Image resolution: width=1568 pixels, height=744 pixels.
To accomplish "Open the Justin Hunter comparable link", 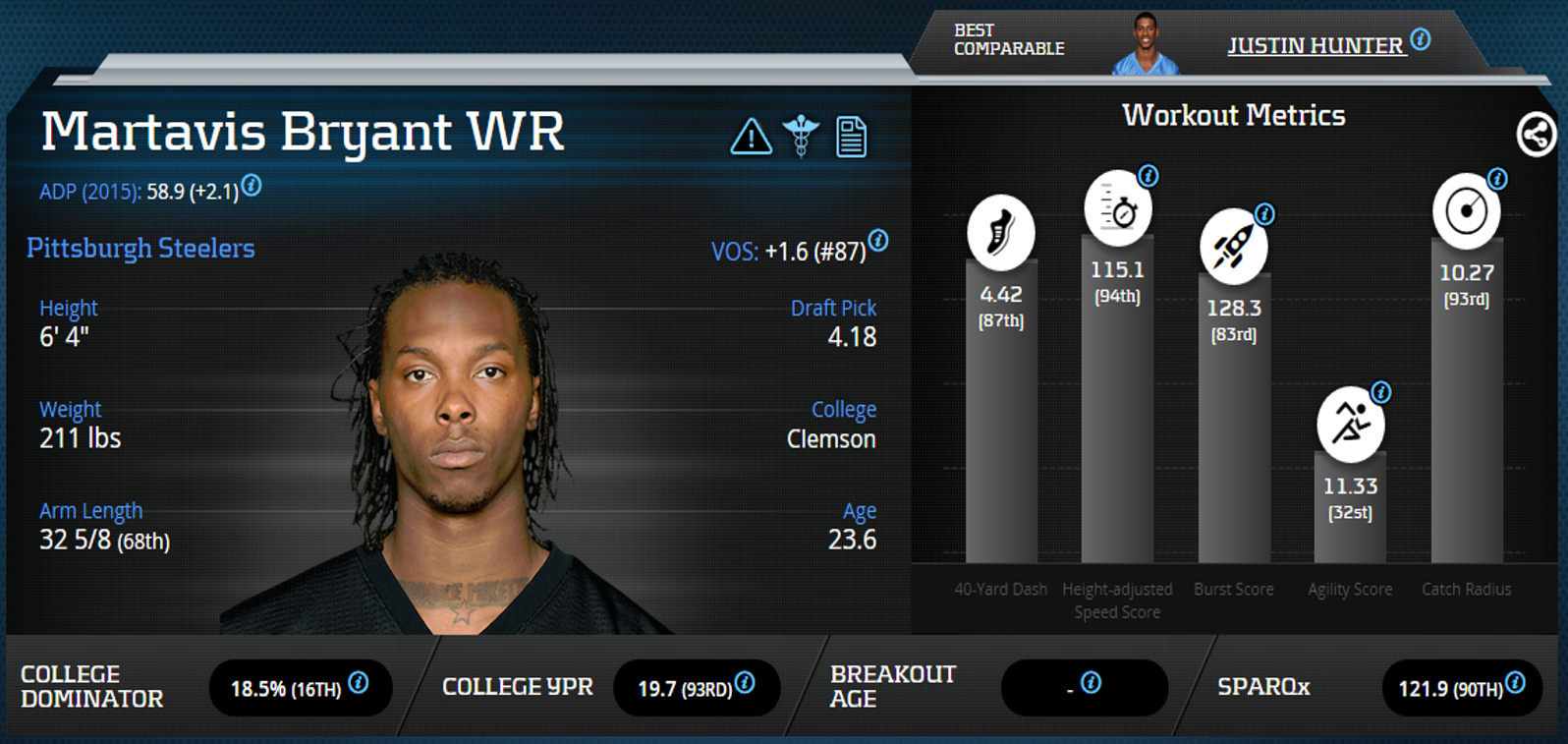I will 1315,46.
